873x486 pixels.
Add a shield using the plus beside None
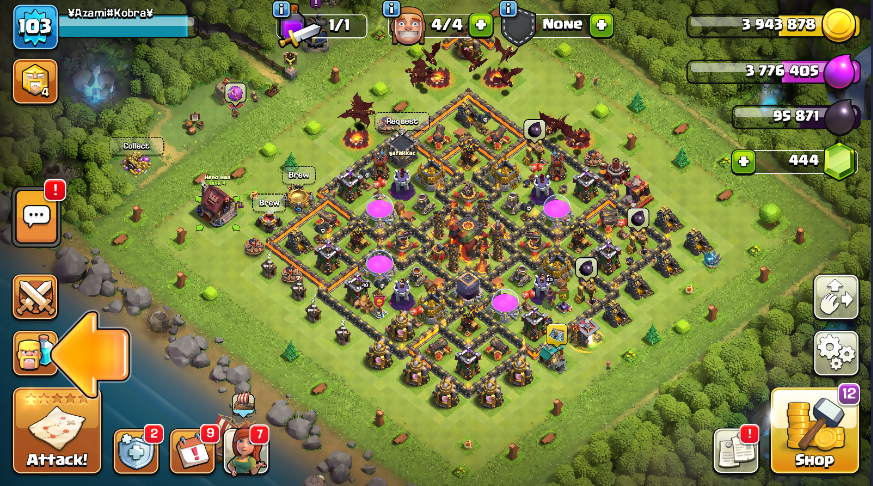click(601, 25)
